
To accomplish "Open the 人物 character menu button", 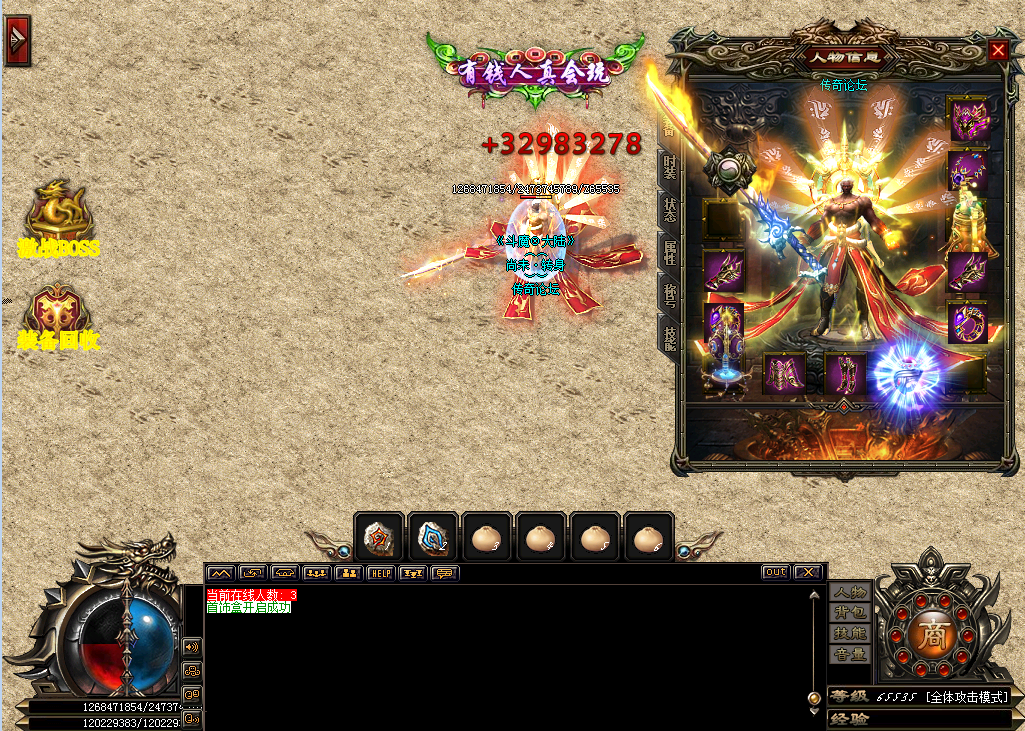I will pyautogui.click(x=850, y=592).
